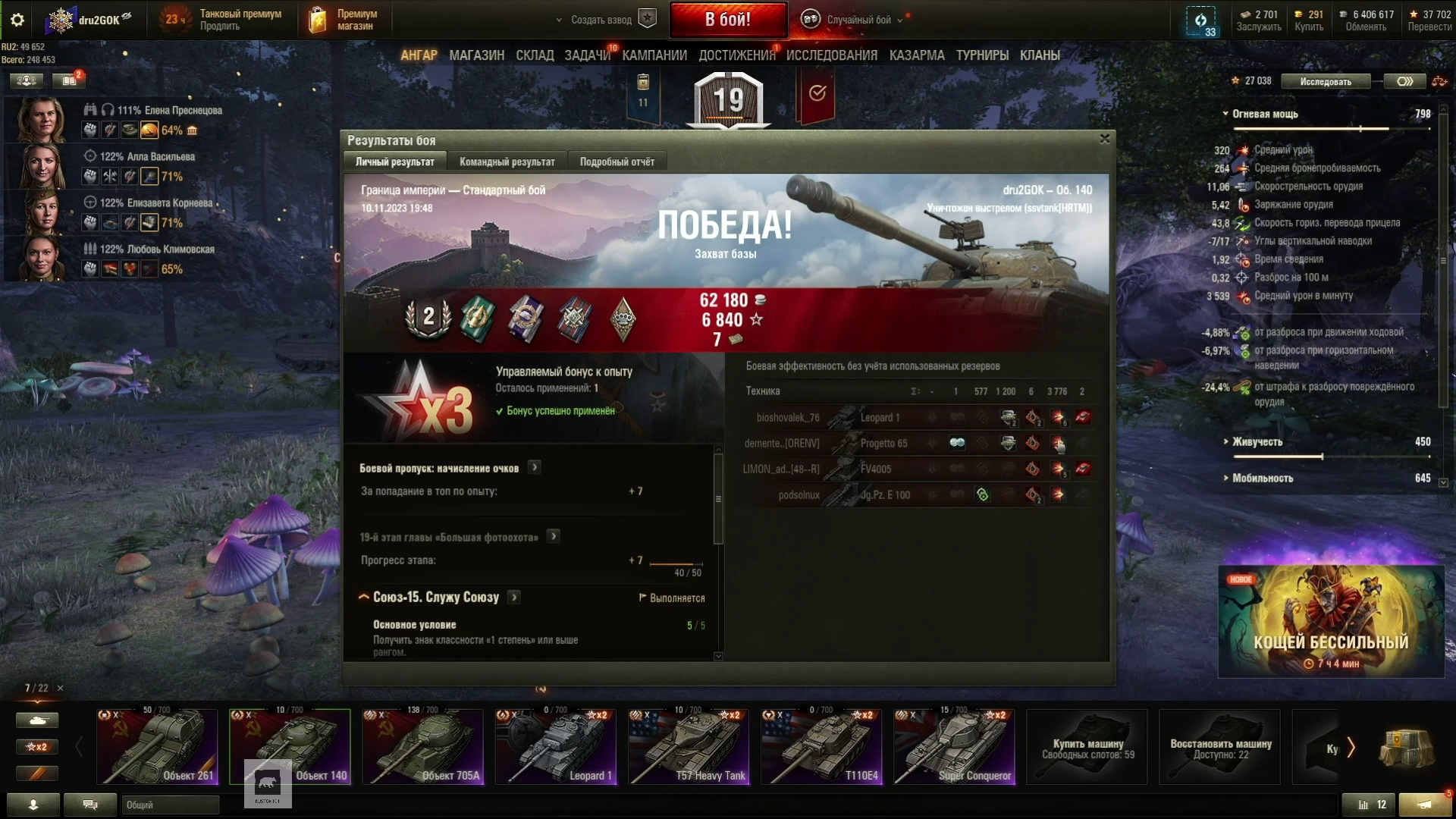Open the Кощей Бессильный promo banner
Screen dimensions: 1456x819
tap(1331, 622)
